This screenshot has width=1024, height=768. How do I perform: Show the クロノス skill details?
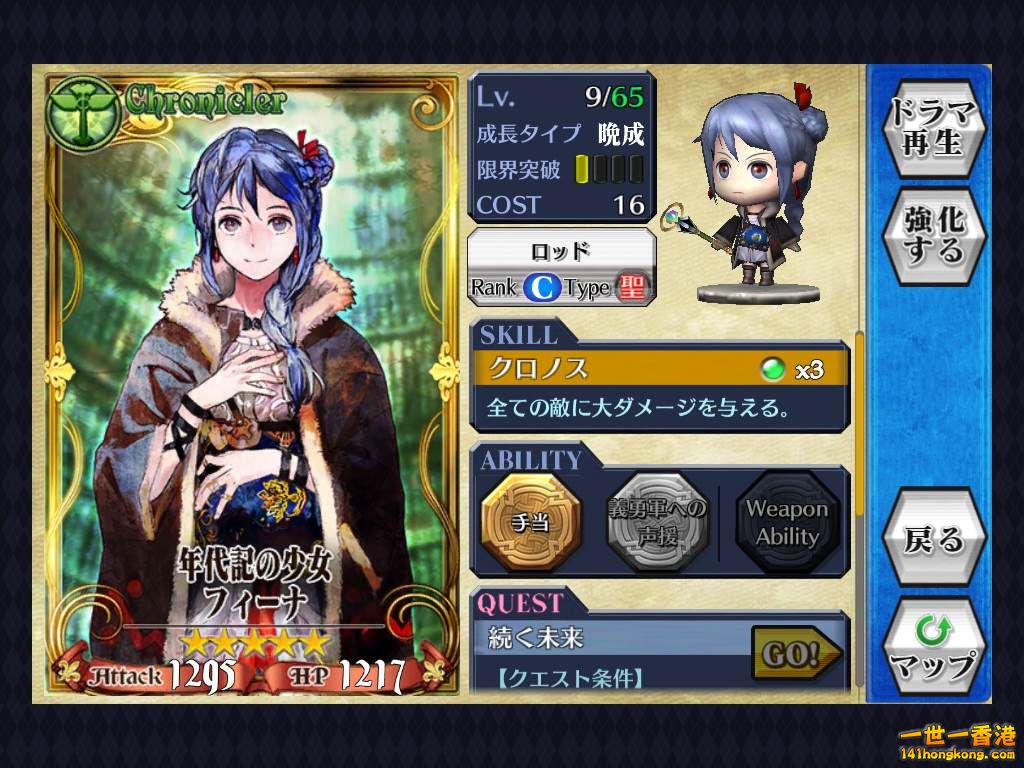coord(660,369)
